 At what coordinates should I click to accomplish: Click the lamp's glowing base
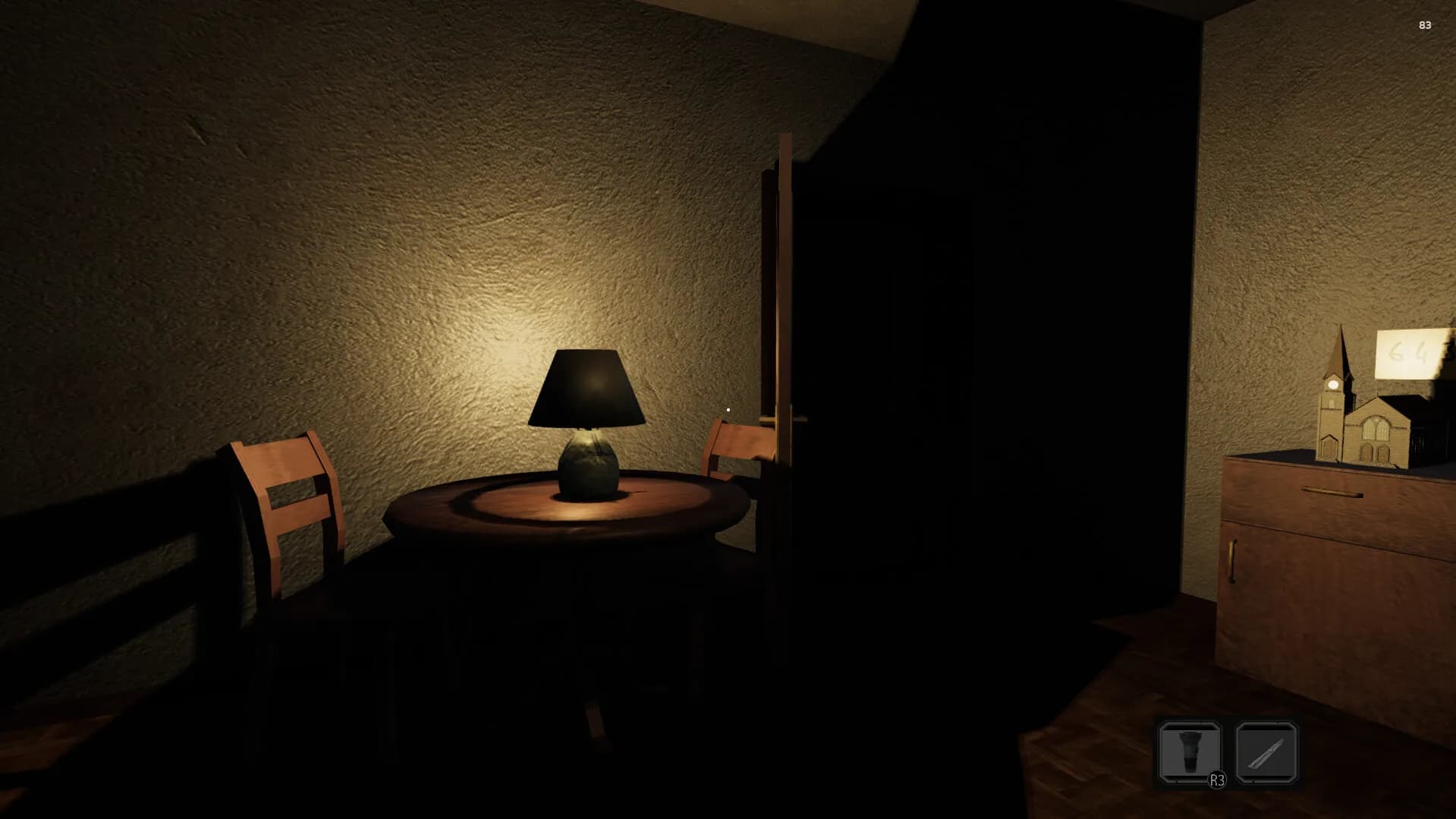[x=588, y=465]
